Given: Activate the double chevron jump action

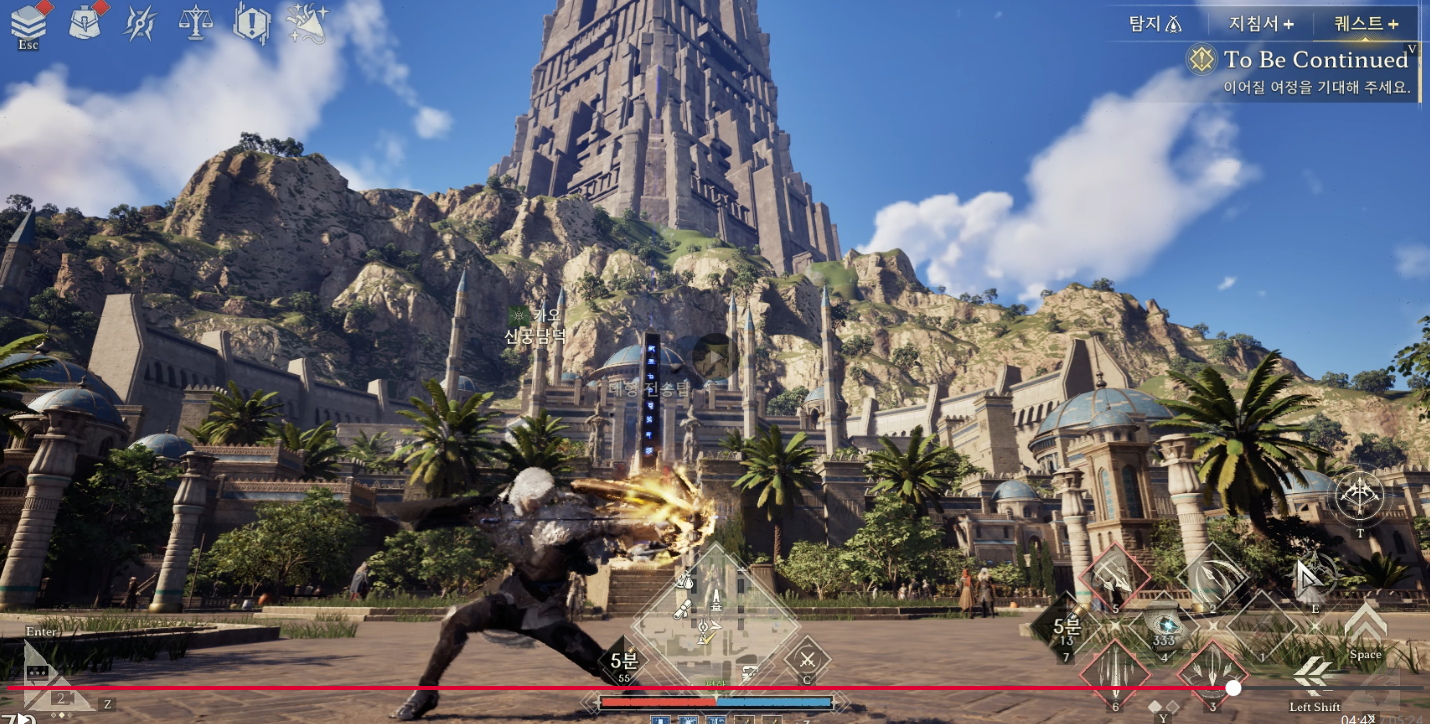Looking at the screenshot, I should 1365,625.
